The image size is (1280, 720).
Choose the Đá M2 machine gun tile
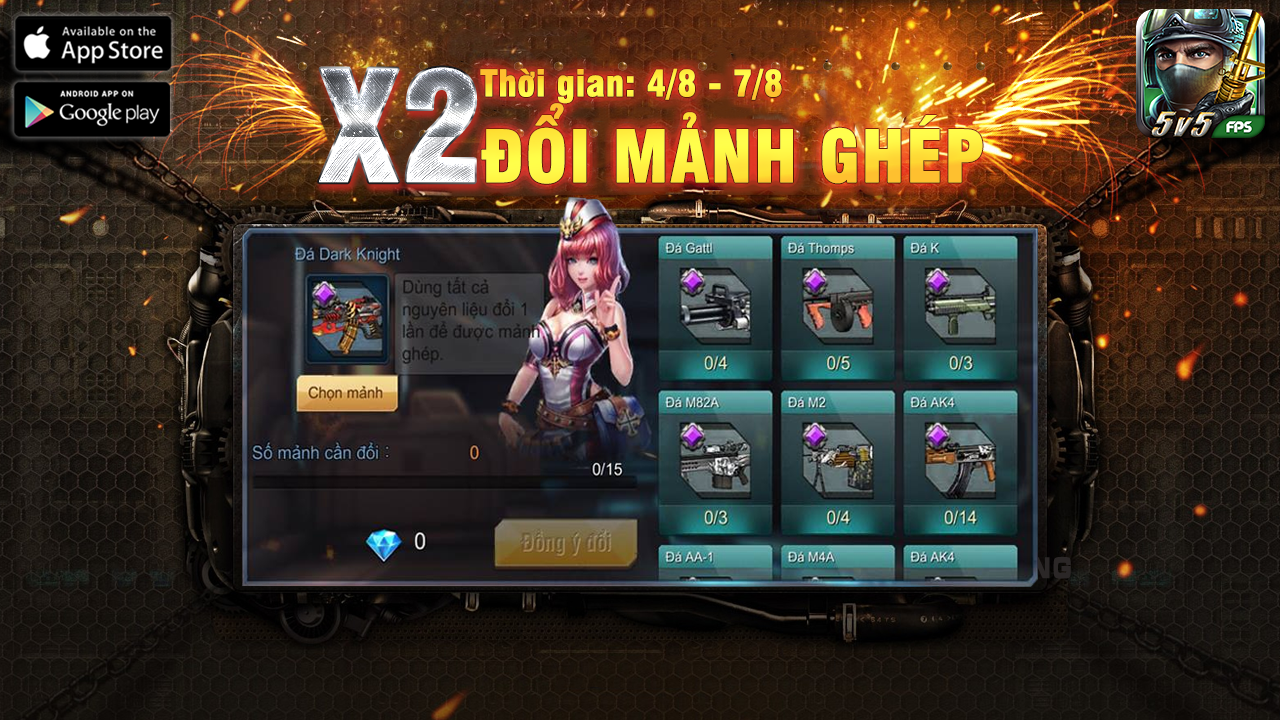tap(837, 462)
